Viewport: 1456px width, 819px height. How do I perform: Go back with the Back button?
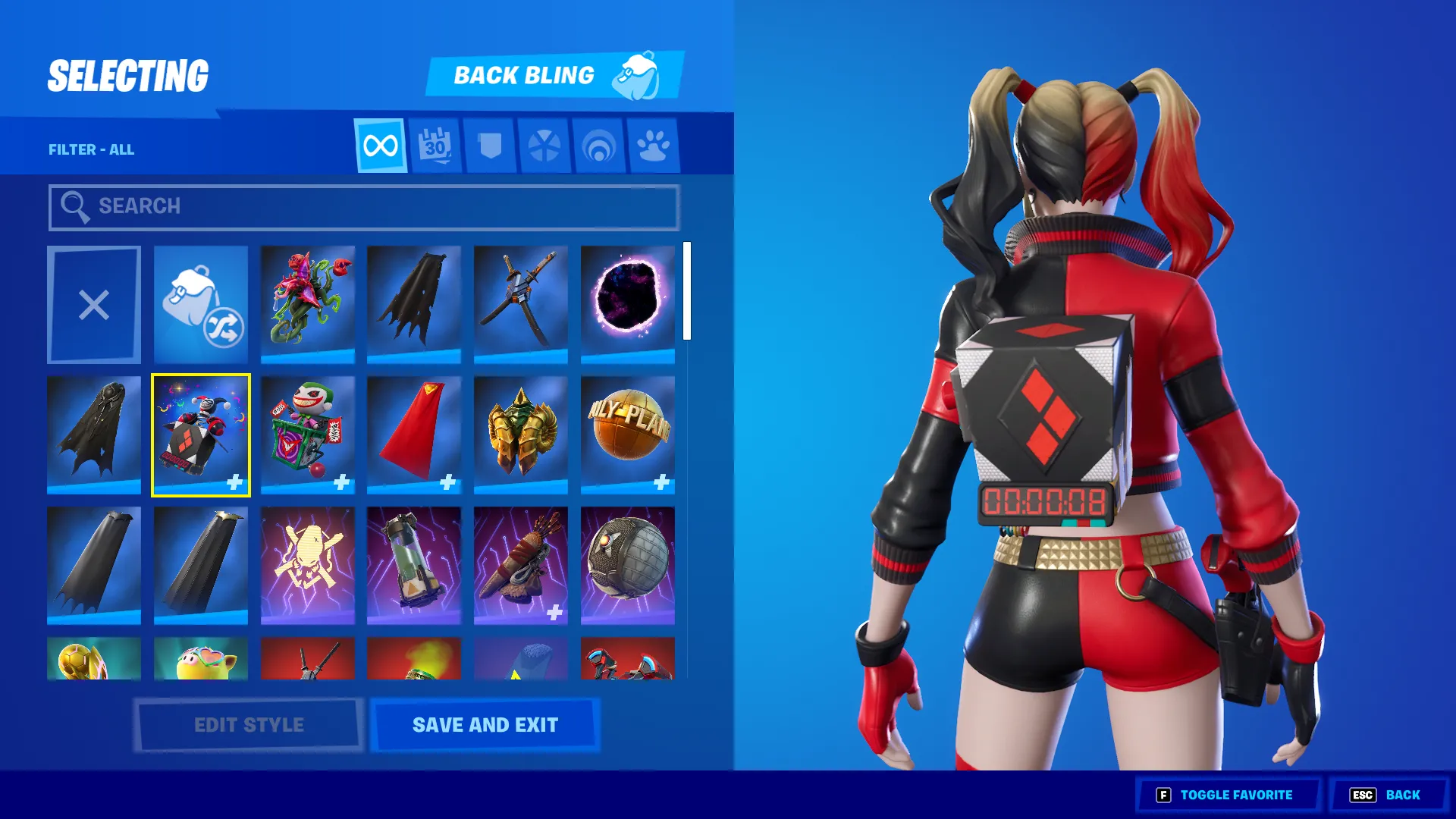(1385, 795)
